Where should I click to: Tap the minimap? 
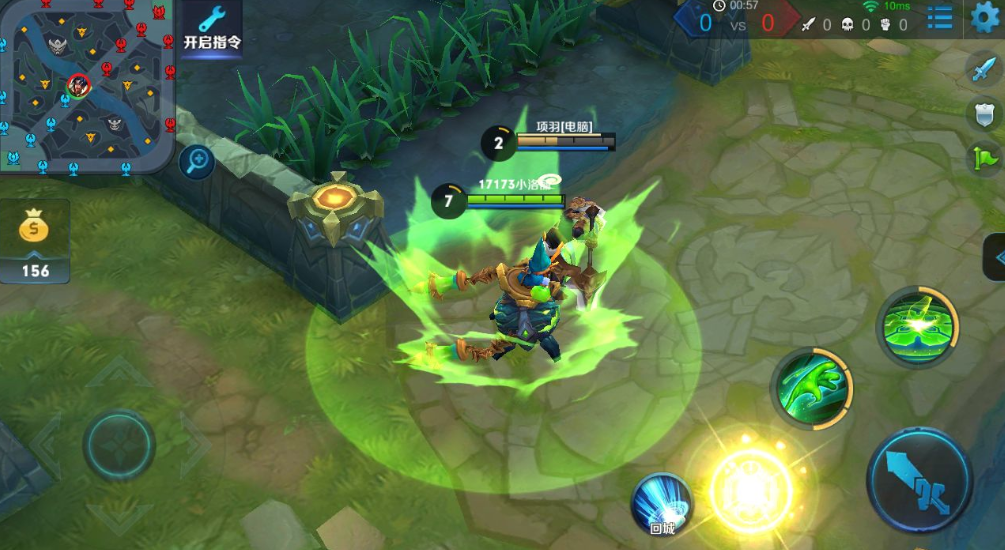88,86
